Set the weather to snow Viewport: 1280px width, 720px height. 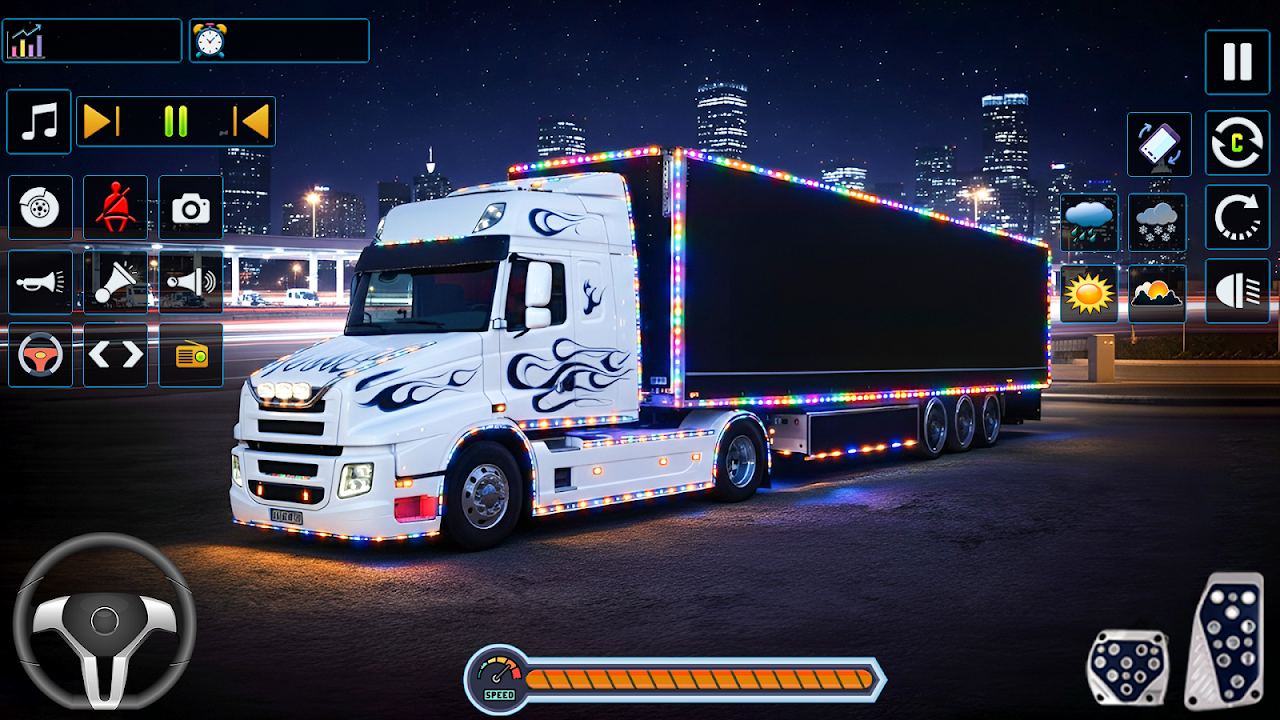pyautogui.click(x=1158, y=222)
